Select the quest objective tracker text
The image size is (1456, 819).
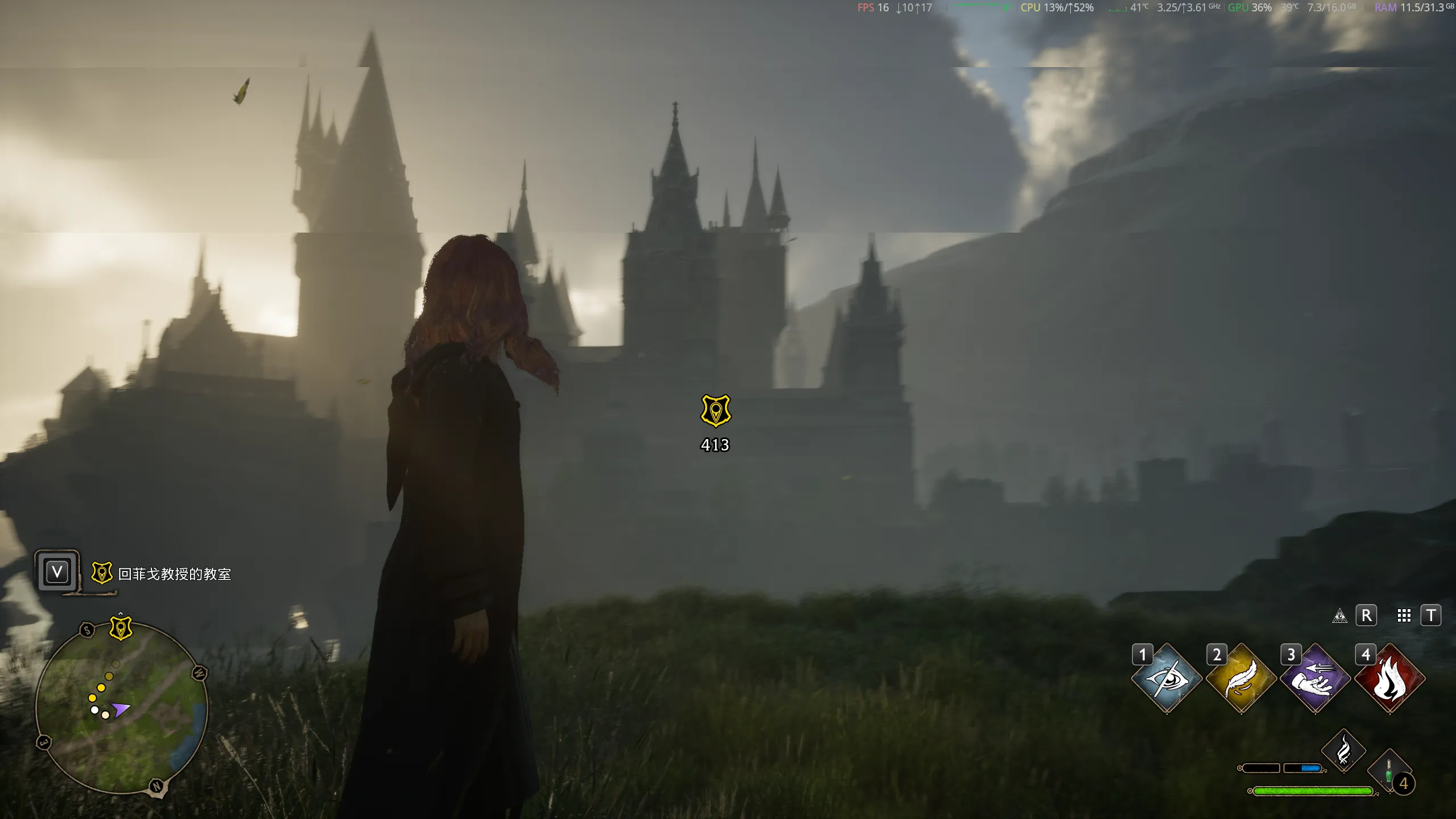(x=175, y=574)
